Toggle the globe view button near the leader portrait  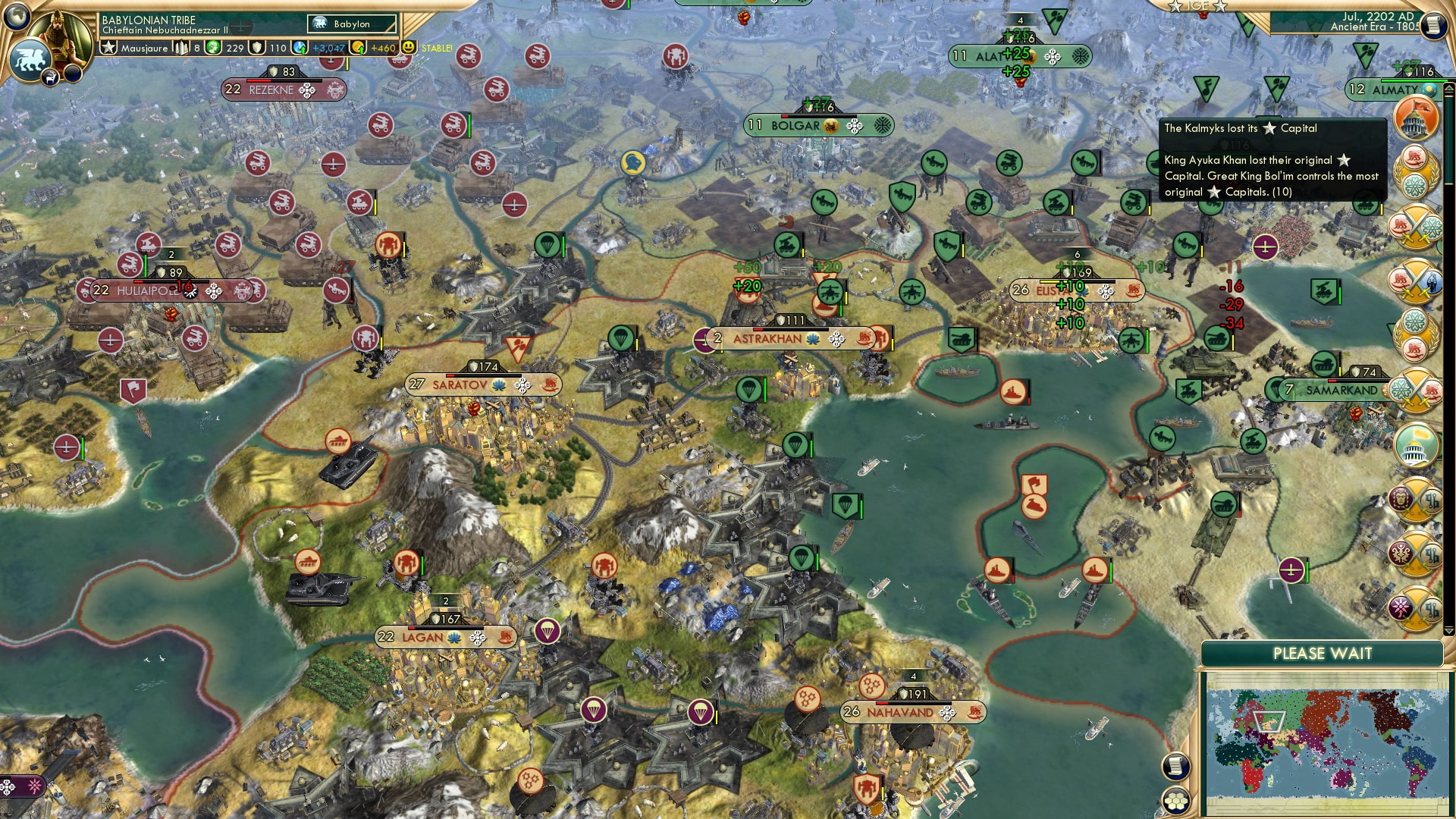click(15, 17)
